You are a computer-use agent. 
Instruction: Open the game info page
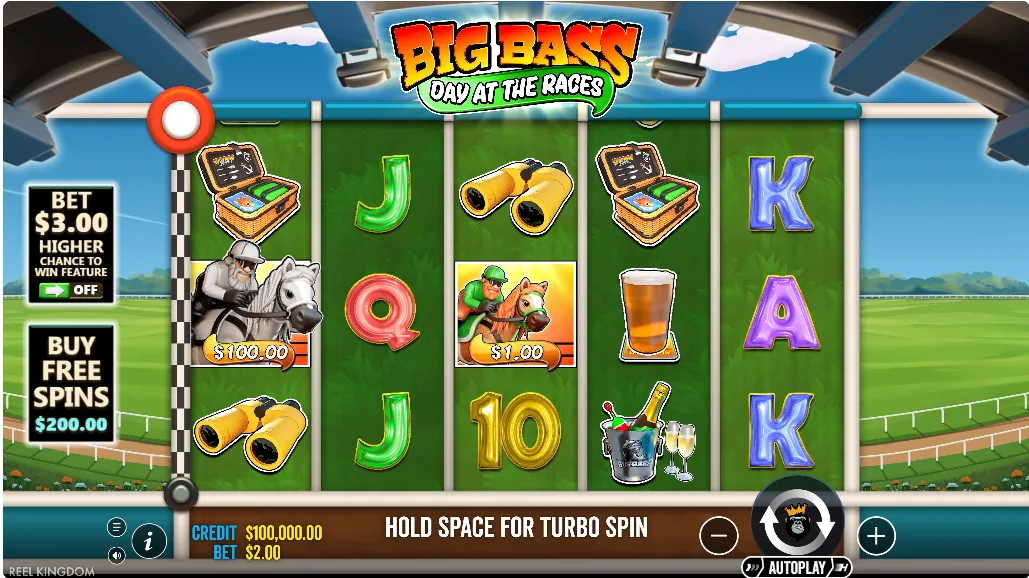pyautogui.click(x=148, y=541)
